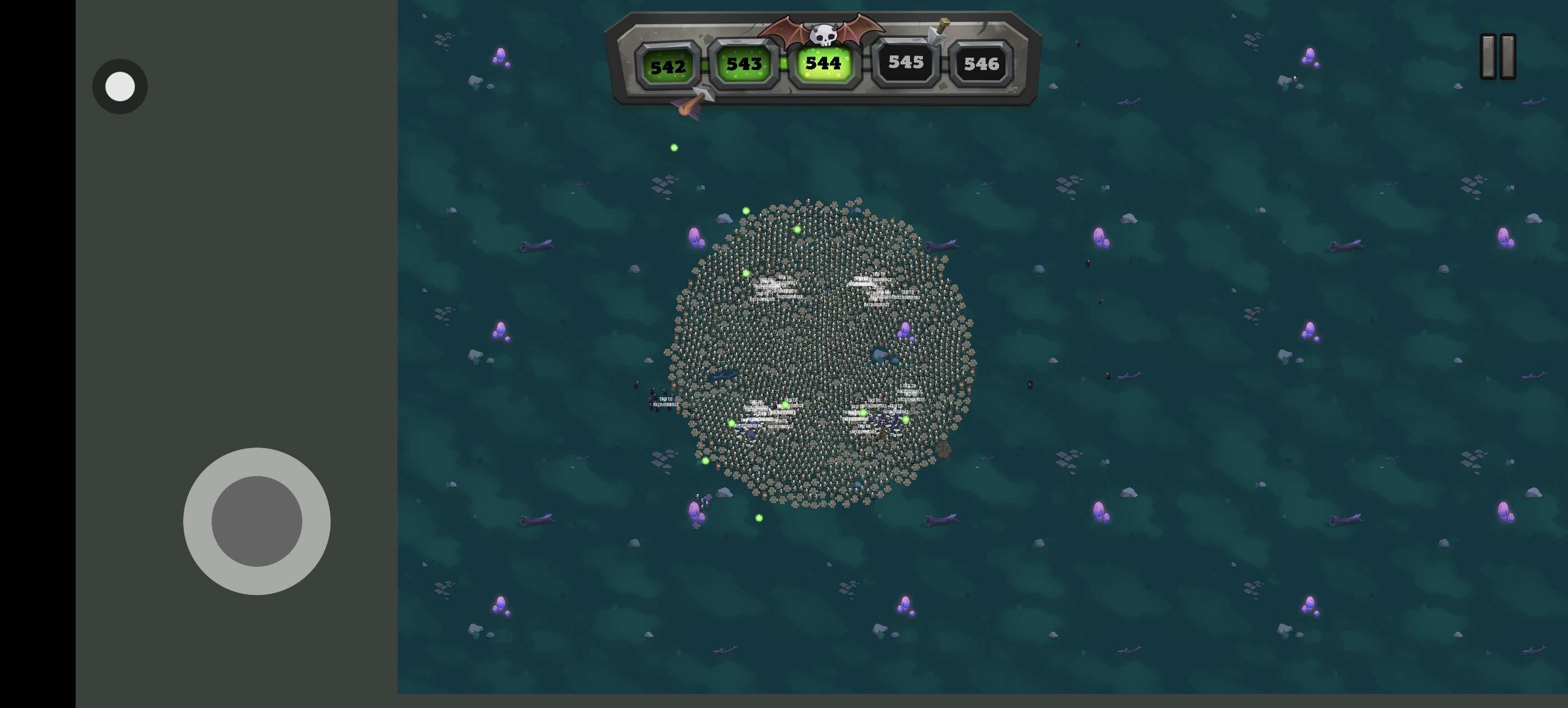Pause the game with the pause button
The image size is (1568, 708).
tap(1497, 57)
